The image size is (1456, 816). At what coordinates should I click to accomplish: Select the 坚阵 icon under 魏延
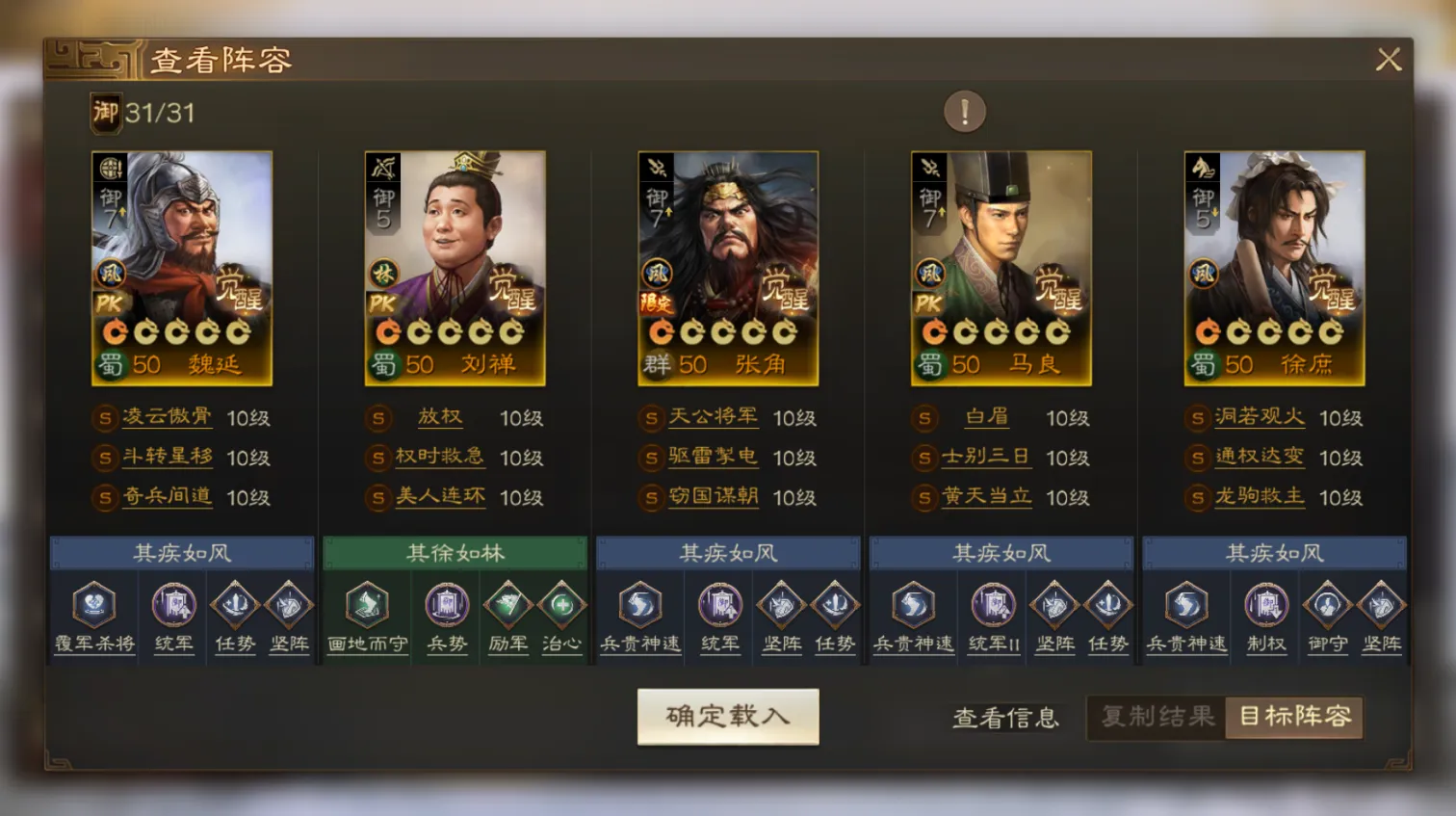point(289,615)
